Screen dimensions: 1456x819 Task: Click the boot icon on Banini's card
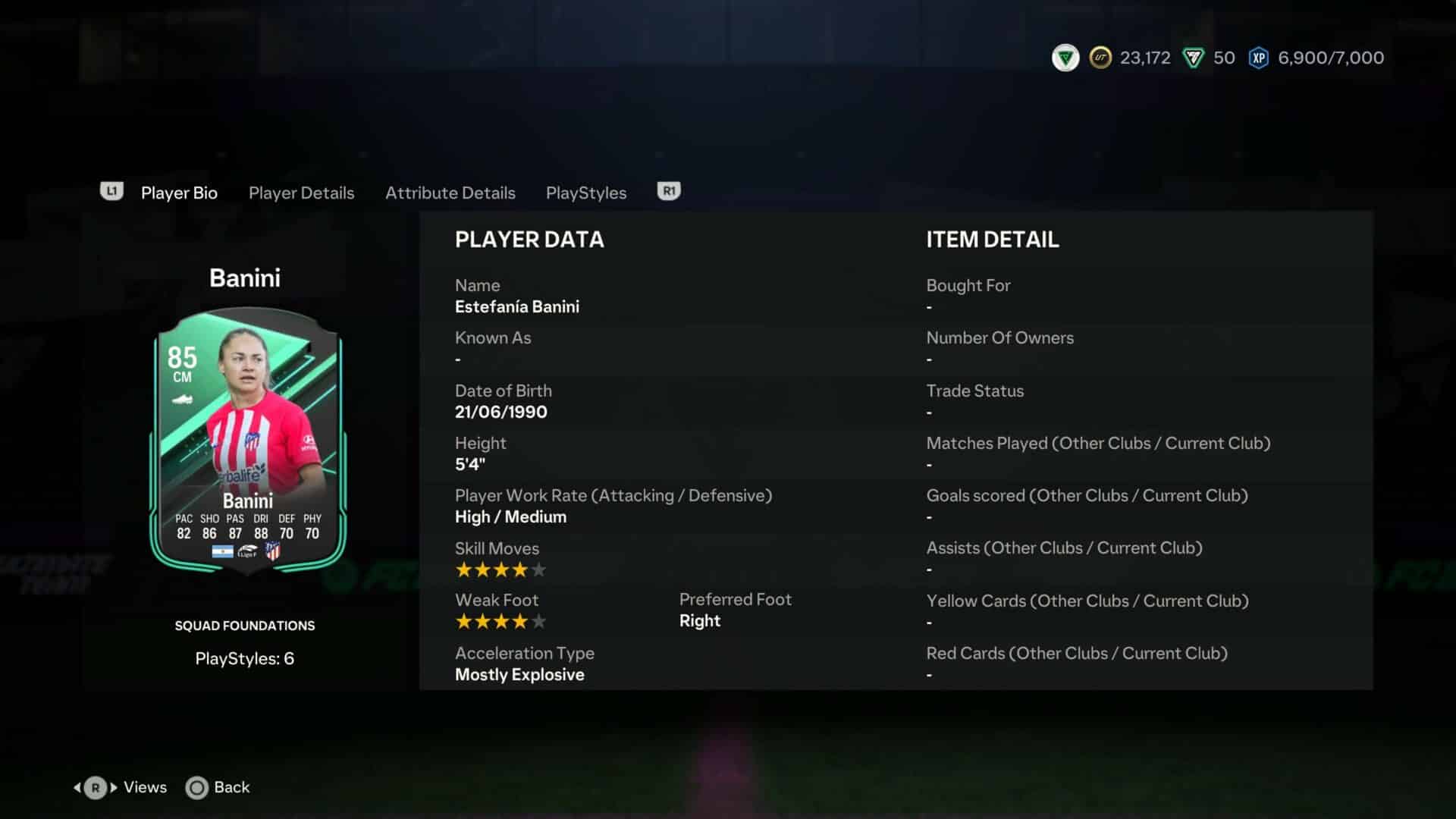pyautogui.click(x=180, y=398)
